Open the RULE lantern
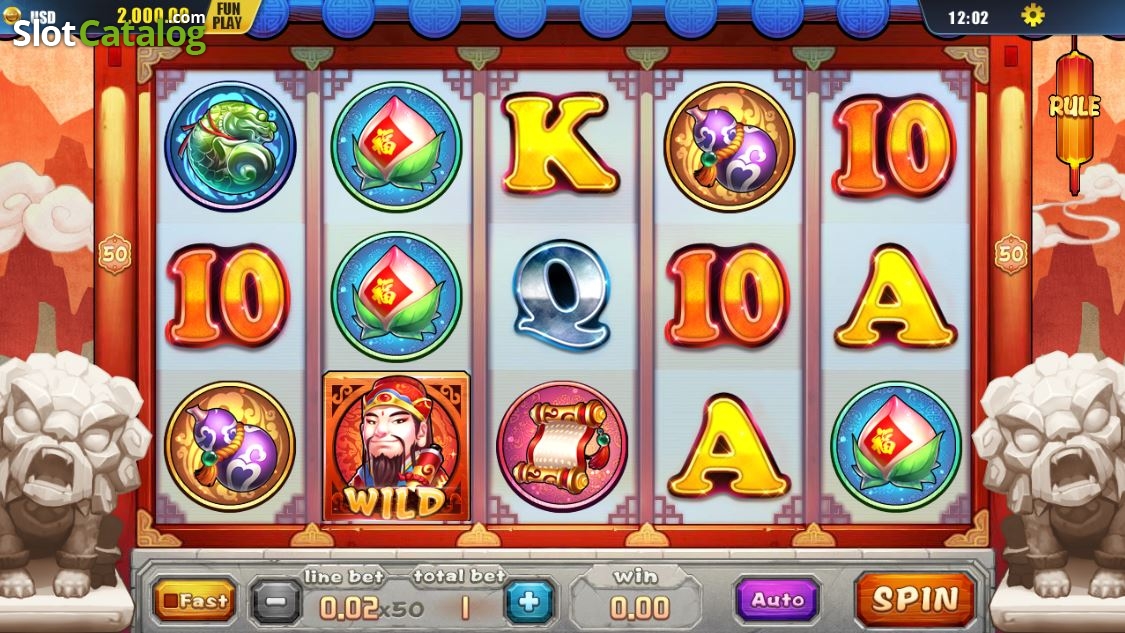This screenshot has width=1125, height=633. (x=1074, y=106)
